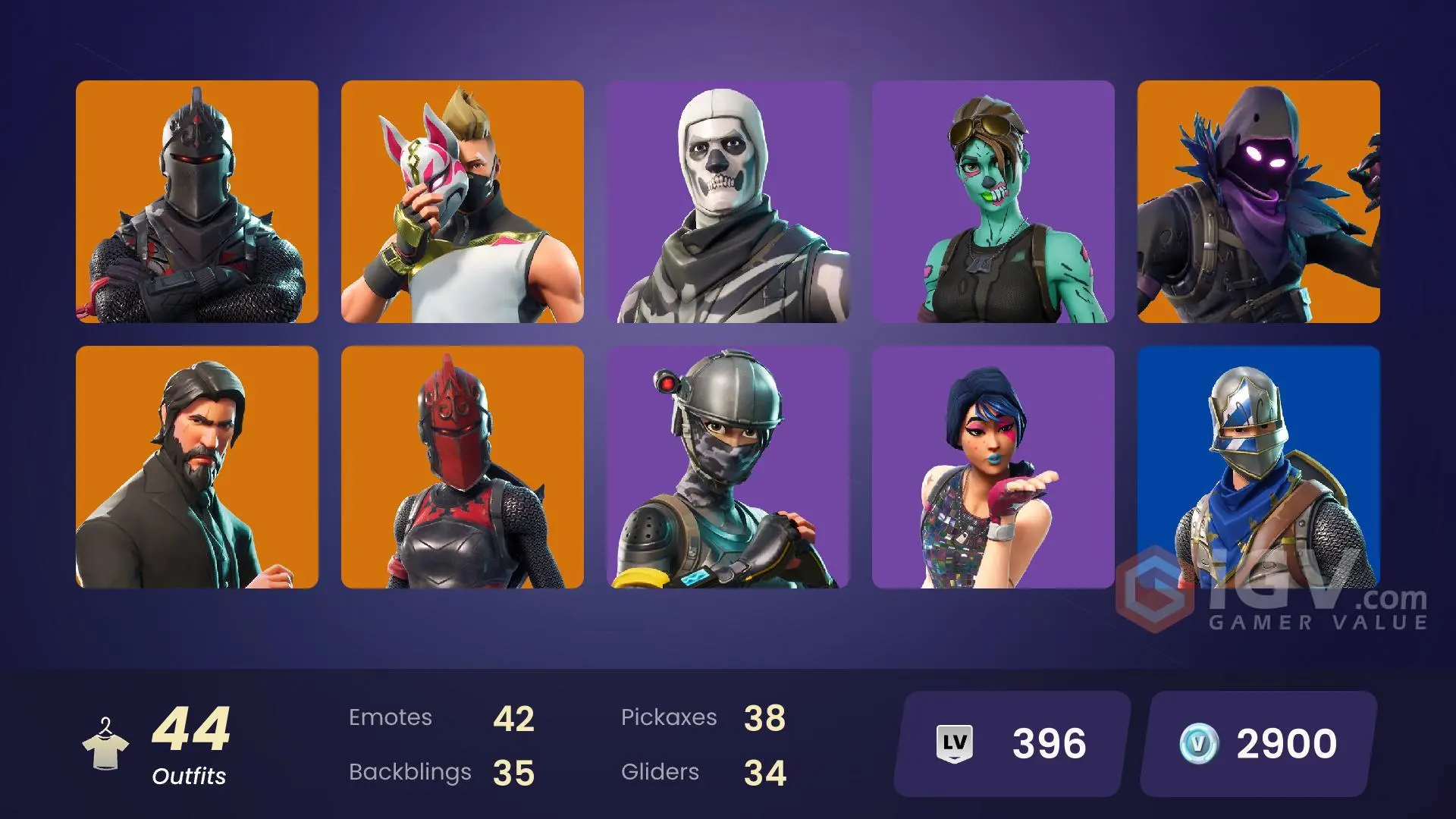Select the Raven outfit thumbnail
Screen dimensions: 1456x819
coord(1259,201)
